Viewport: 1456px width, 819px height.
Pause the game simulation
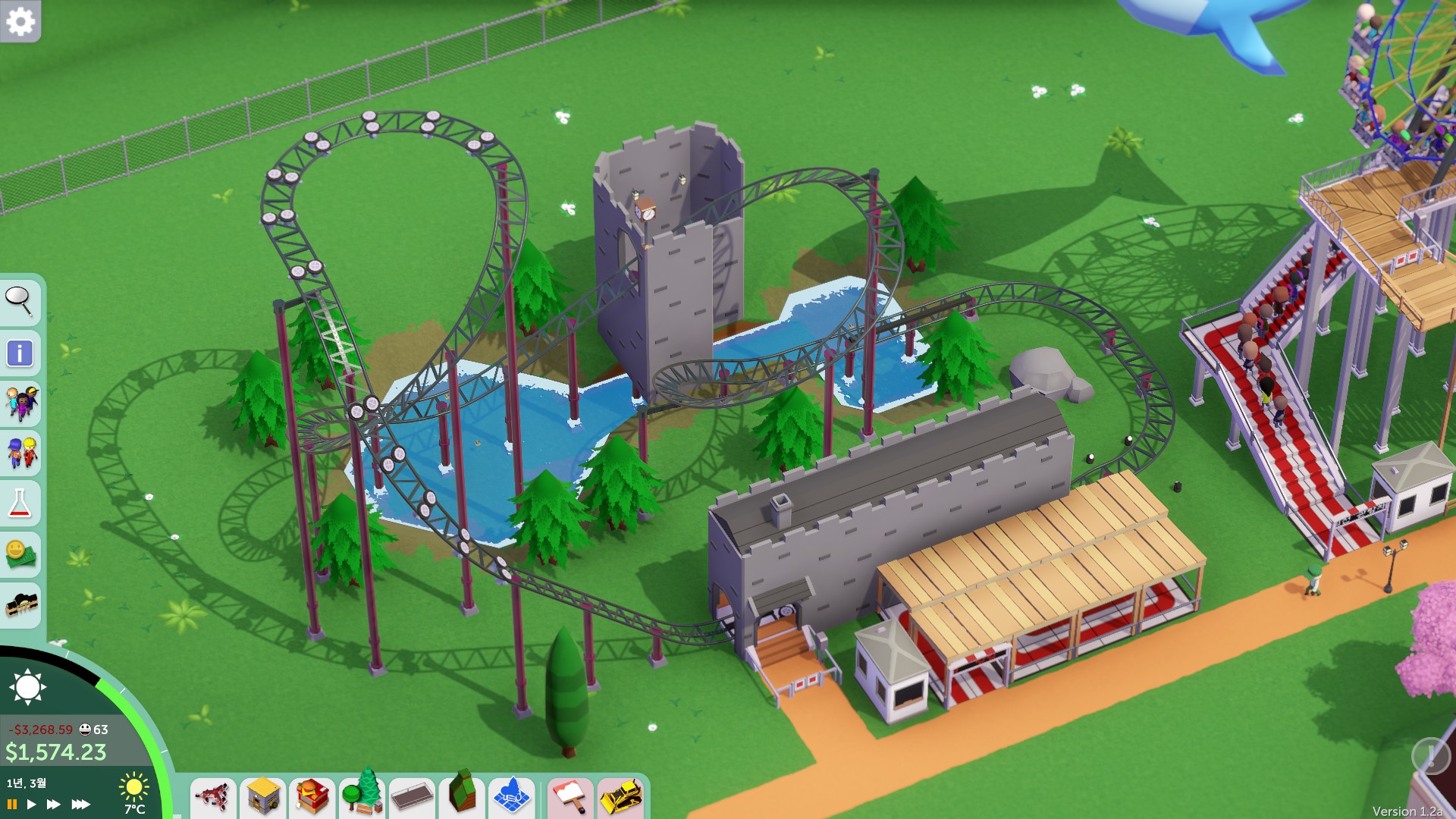coord(12,804)
